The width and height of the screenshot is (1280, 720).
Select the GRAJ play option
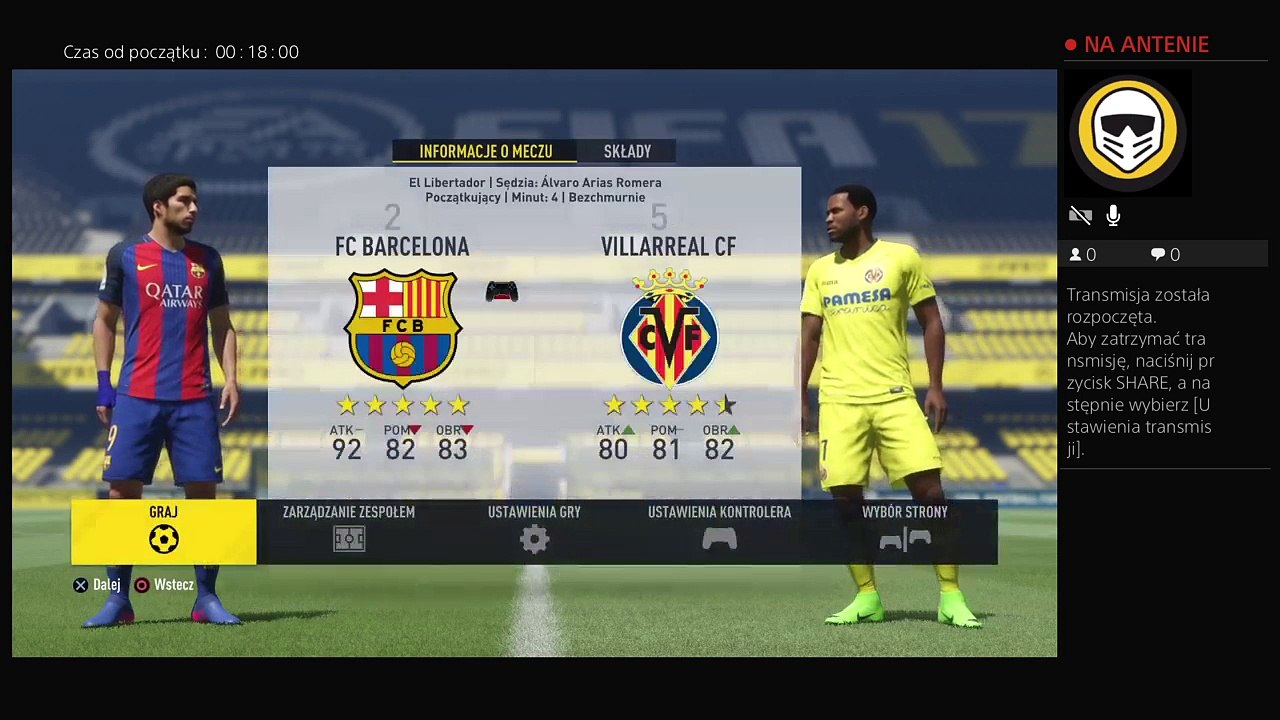(163, 531)
